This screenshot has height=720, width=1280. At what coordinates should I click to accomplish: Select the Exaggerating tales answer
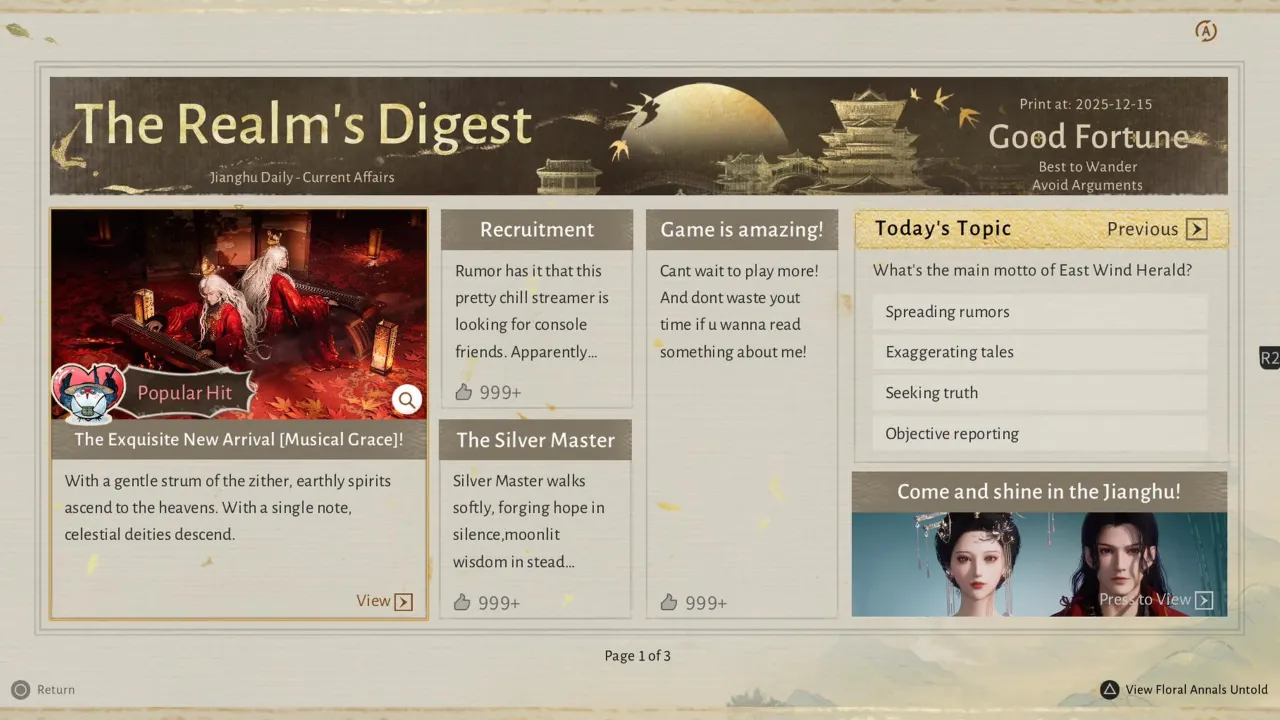(x=1039, y=352)
